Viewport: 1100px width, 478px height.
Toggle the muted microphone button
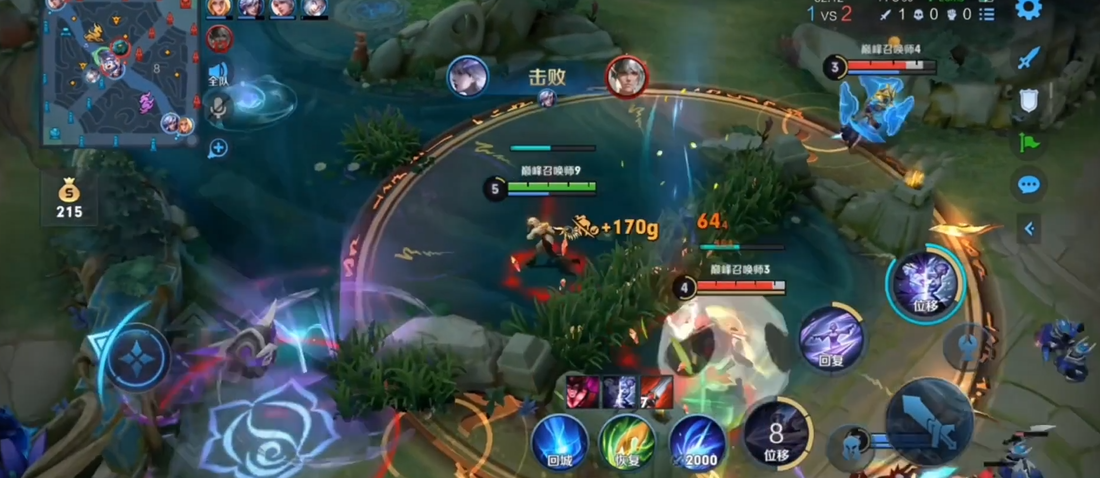point(218,107)
